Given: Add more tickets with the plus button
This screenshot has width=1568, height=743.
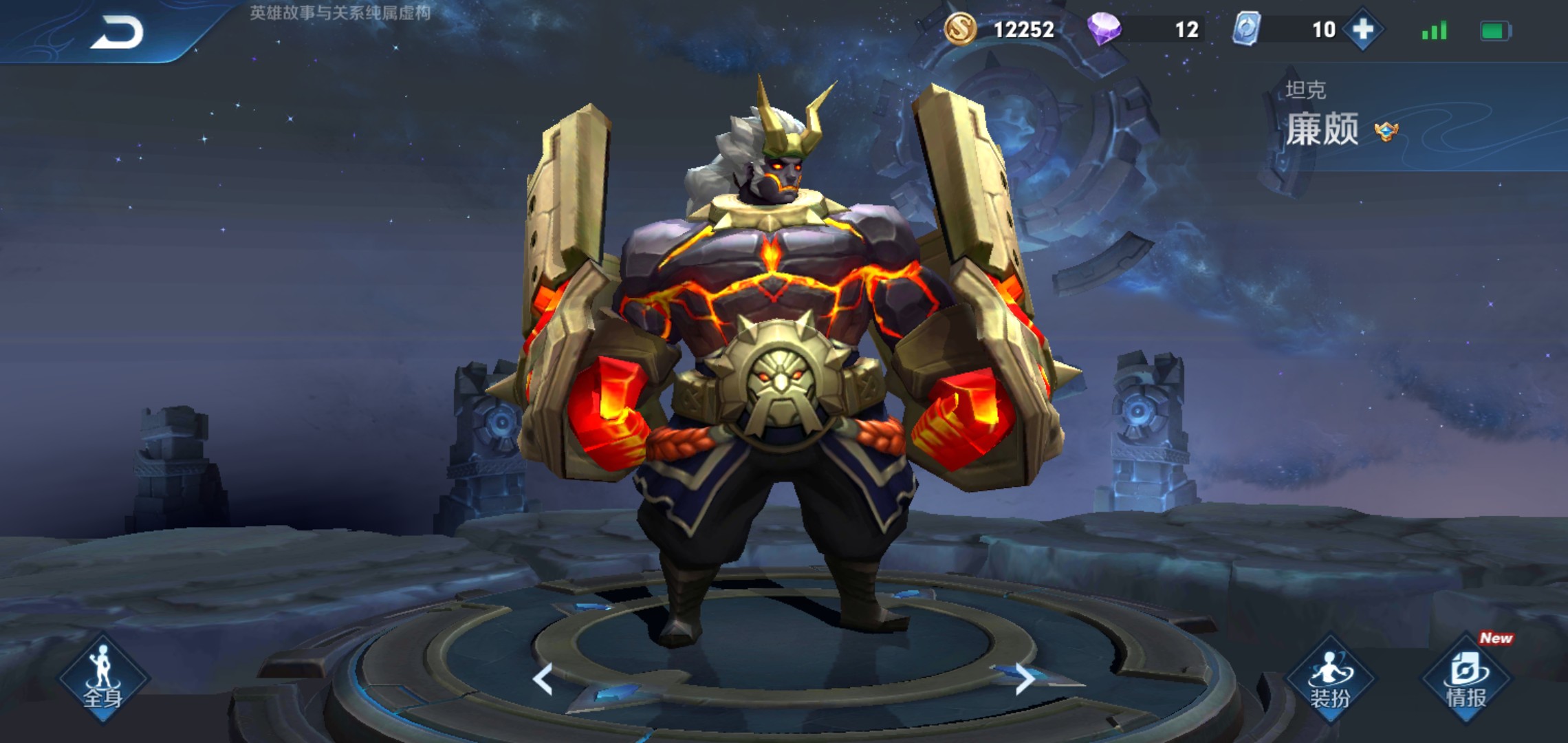Looking at the screenshot, I should pos(1362,30).
